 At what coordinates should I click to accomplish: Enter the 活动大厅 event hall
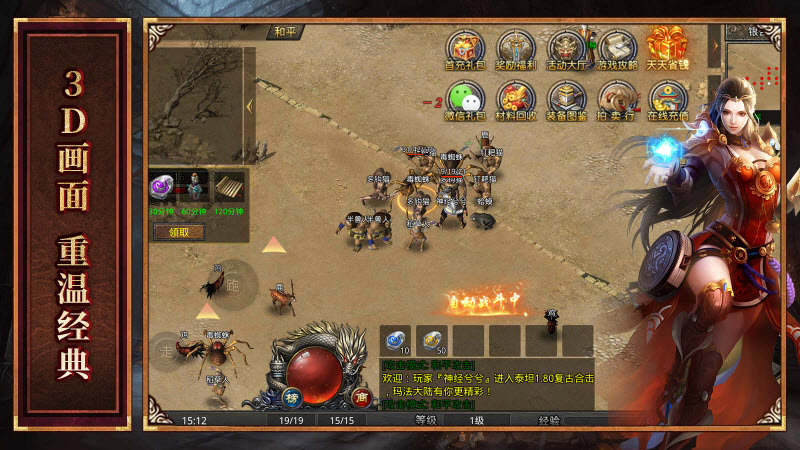click(566, 48)
